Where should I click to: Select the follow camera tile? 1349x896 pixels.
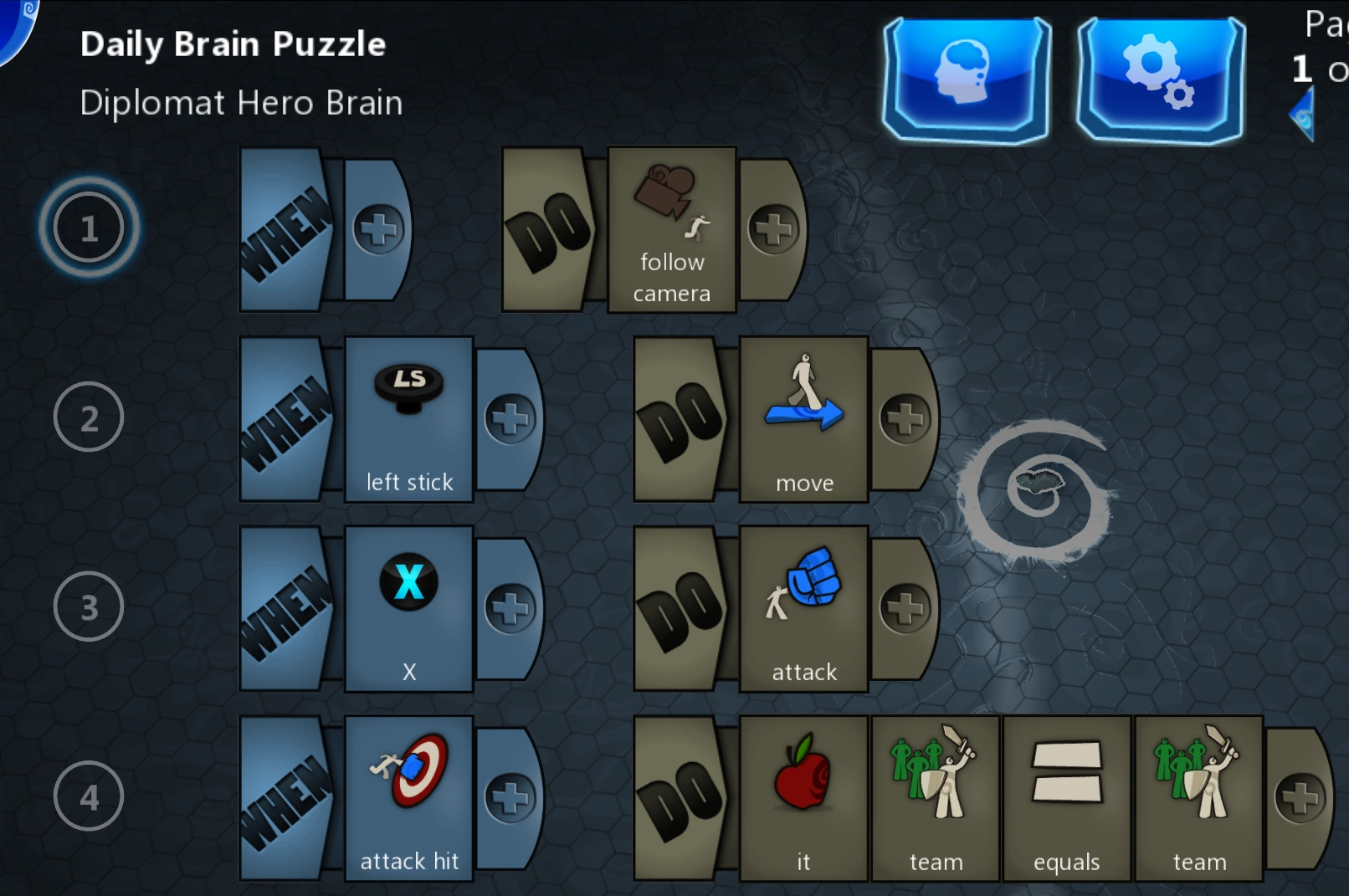670,226
